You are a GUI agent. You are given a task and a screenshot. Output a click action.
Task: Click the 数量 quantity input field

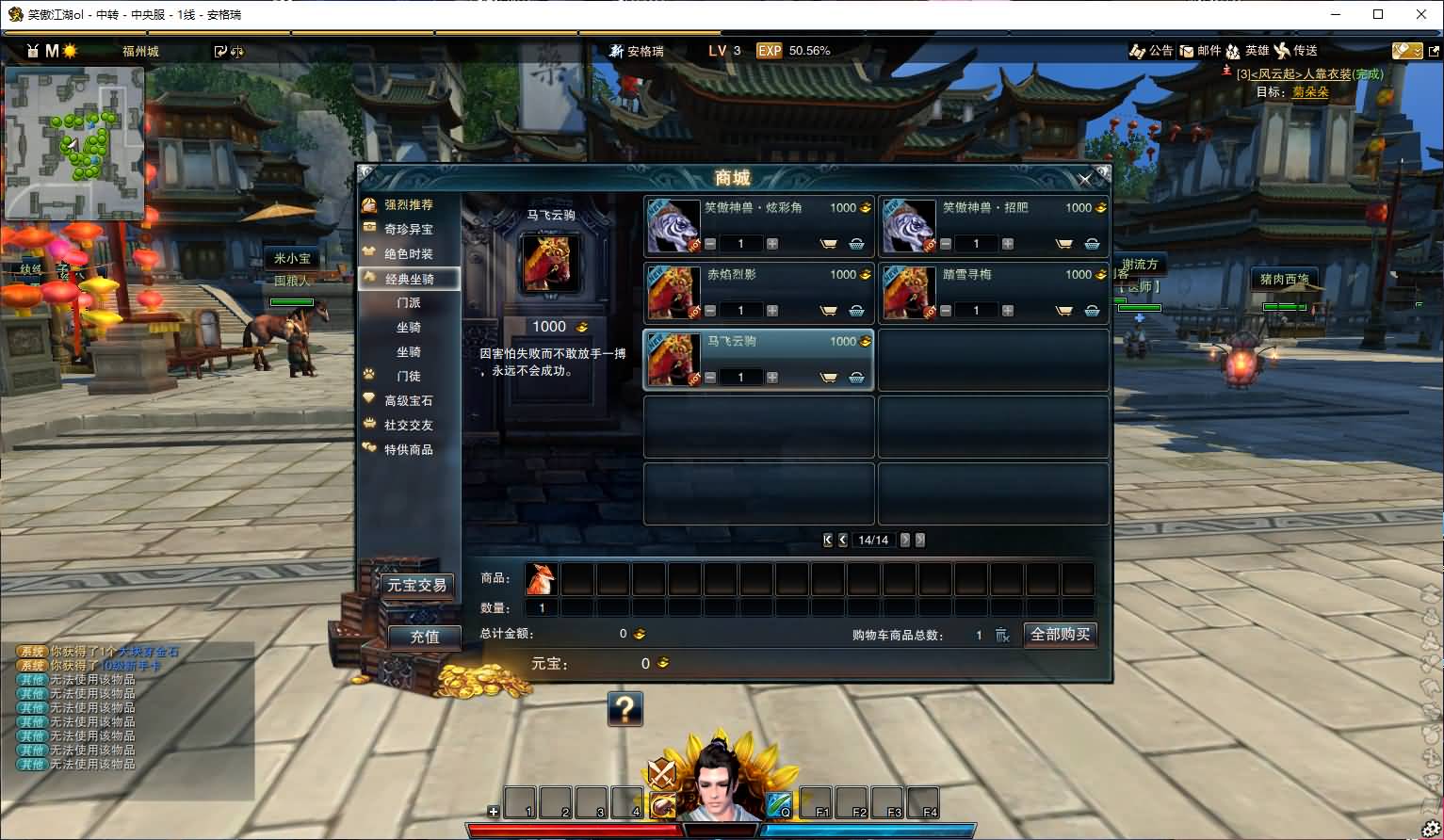pos(542,607)
